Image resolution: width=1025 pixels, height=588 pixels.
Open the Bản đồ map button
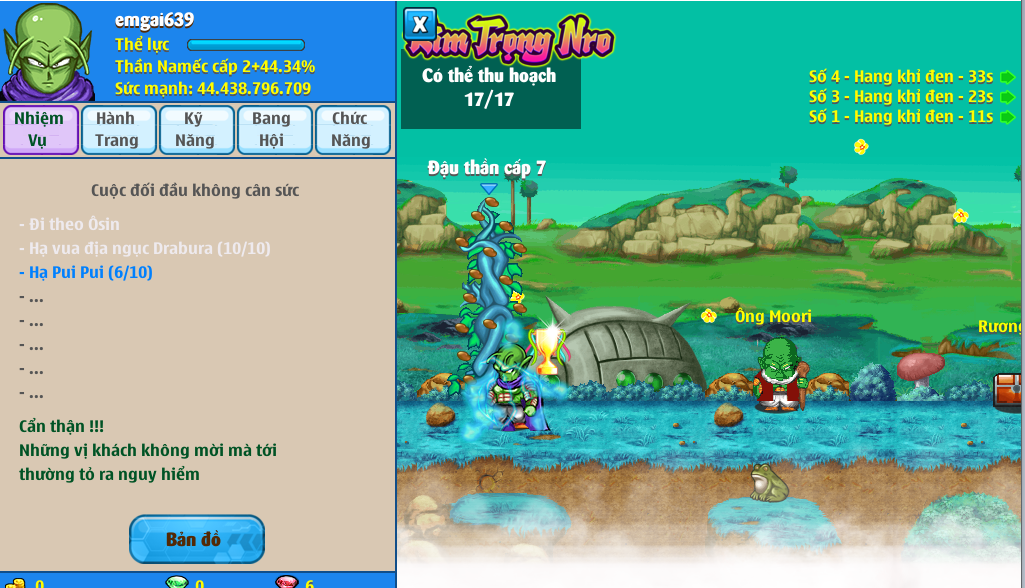coord(196,540)
